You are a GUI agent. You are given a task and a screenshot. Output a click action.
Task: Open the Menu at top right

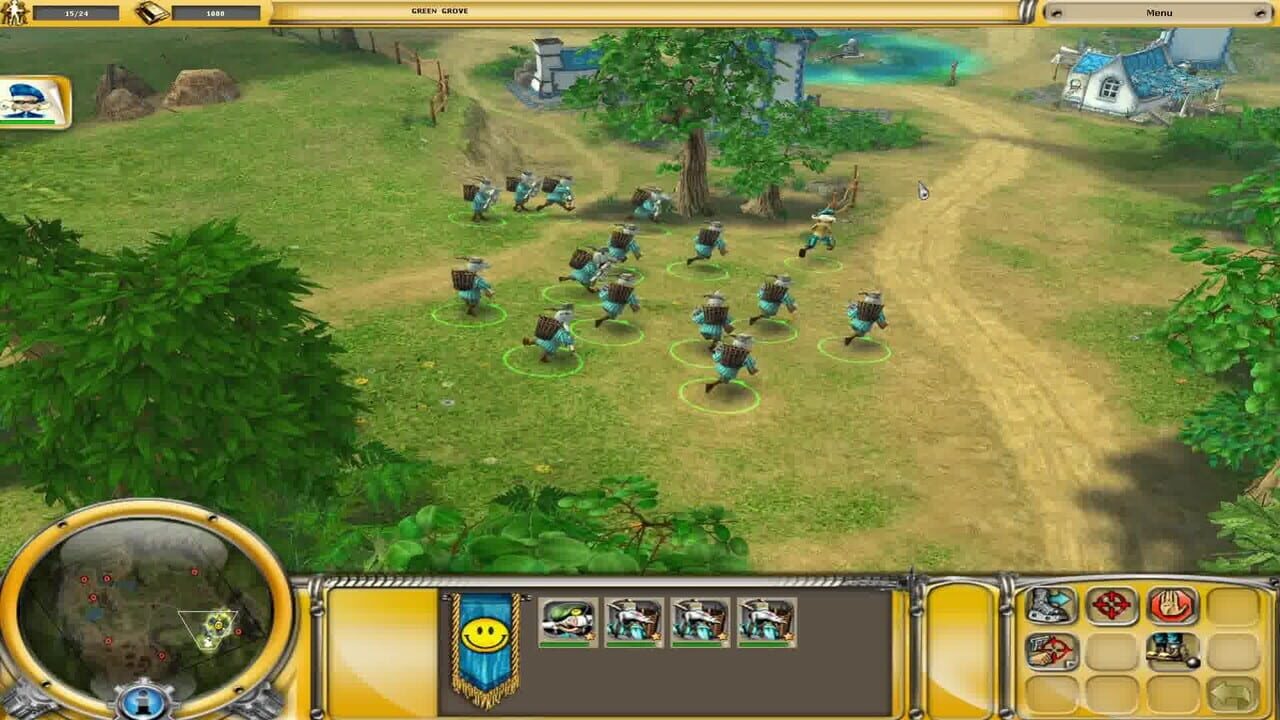pyautogui.click(x=1160, y=12)
